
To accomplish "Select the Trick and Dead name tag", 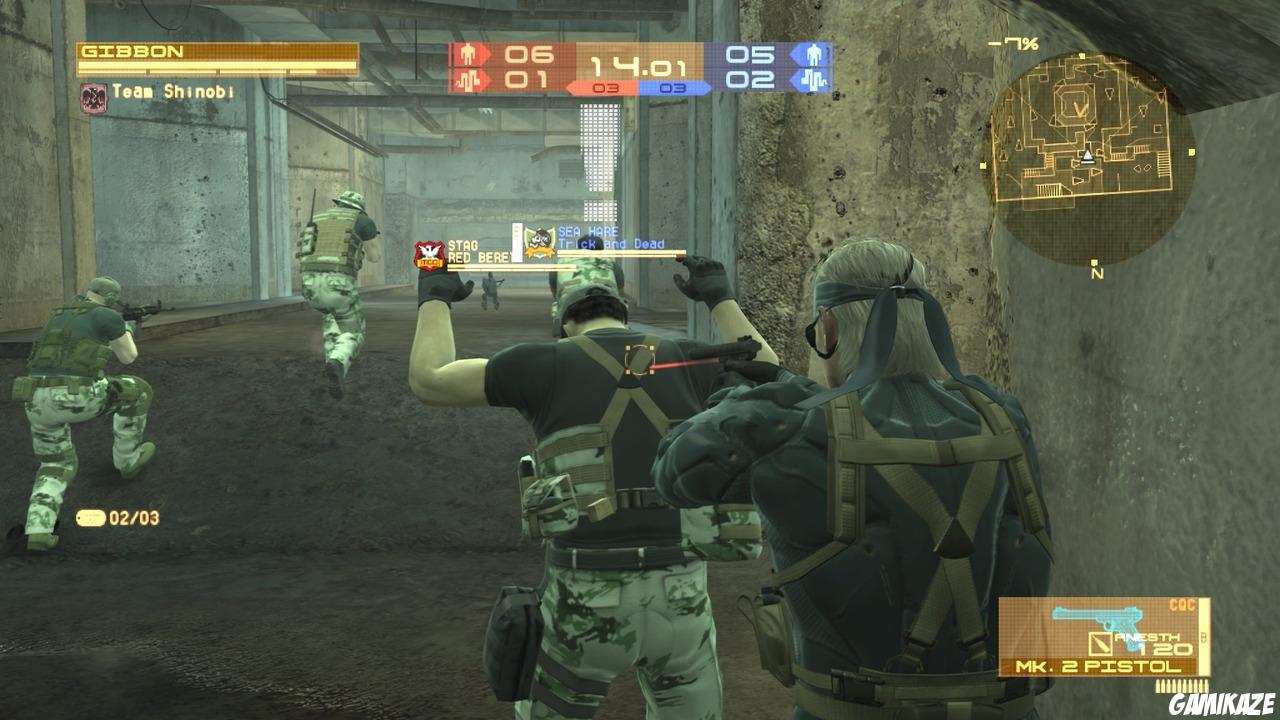I will coord(610,243).
